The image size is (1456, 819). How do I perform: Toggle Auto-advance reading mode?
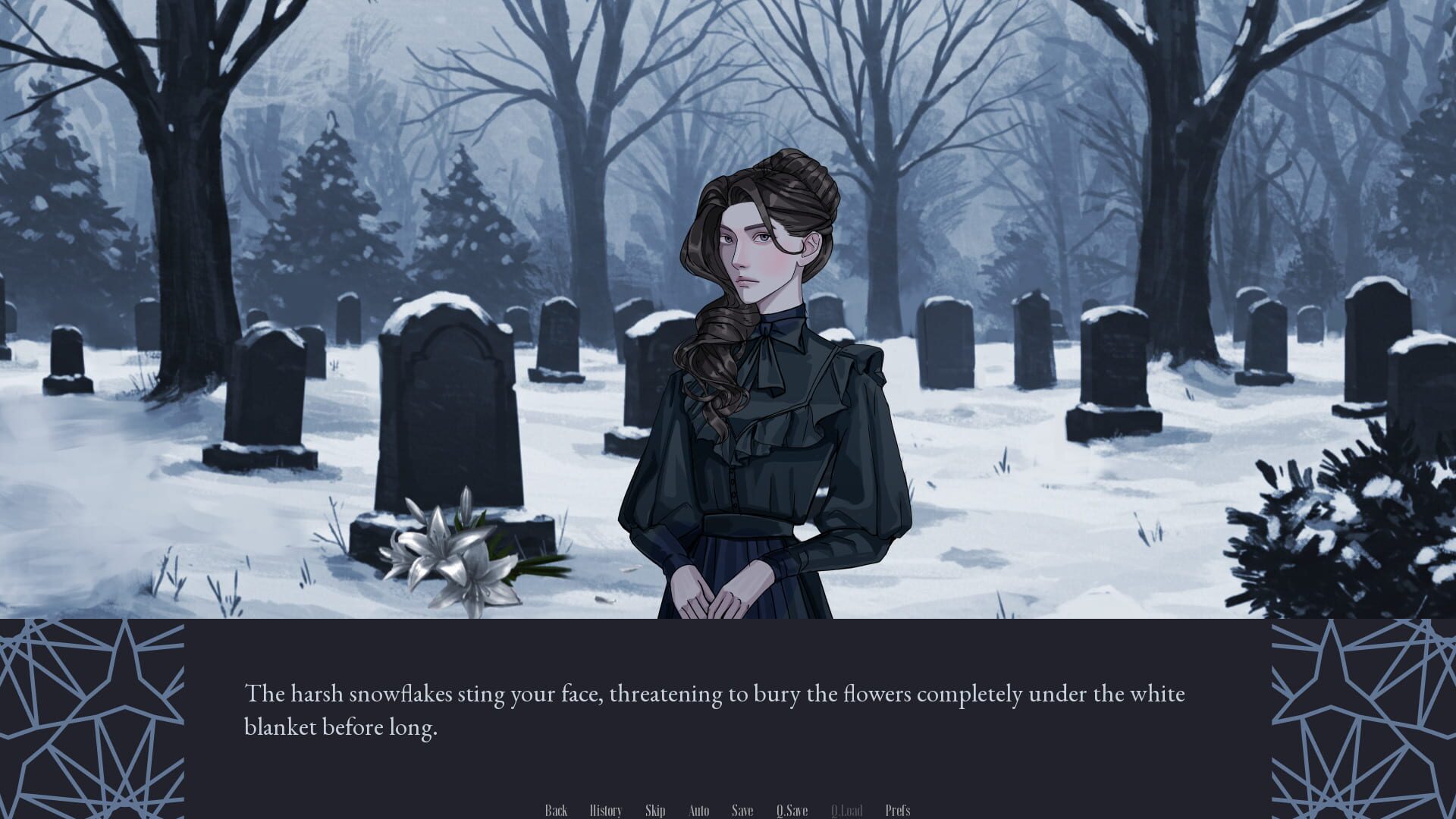pyautogui.click(x=698, y=810)
